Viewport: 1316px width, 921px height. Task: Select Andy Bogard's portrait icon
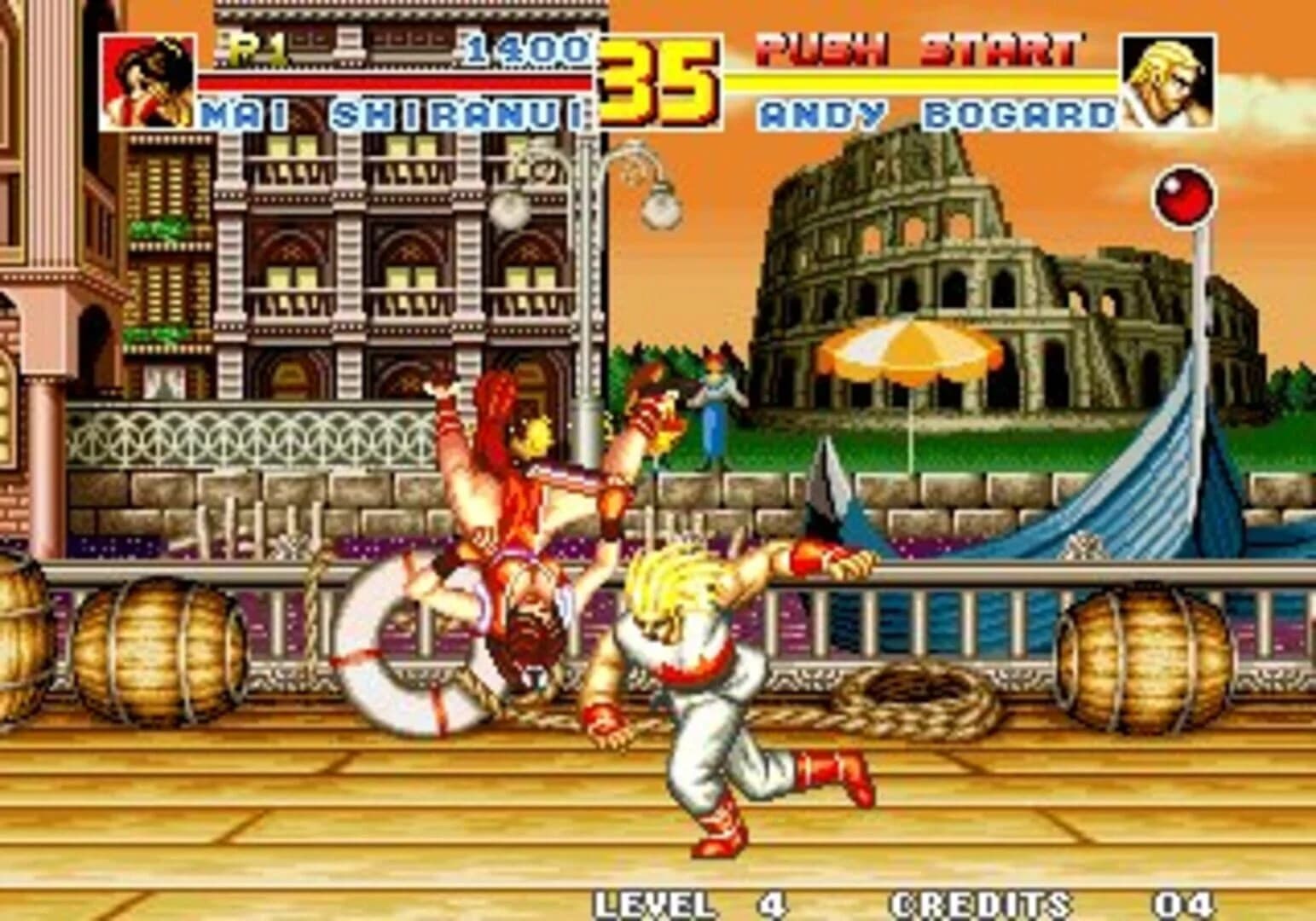coord(1165,81)
